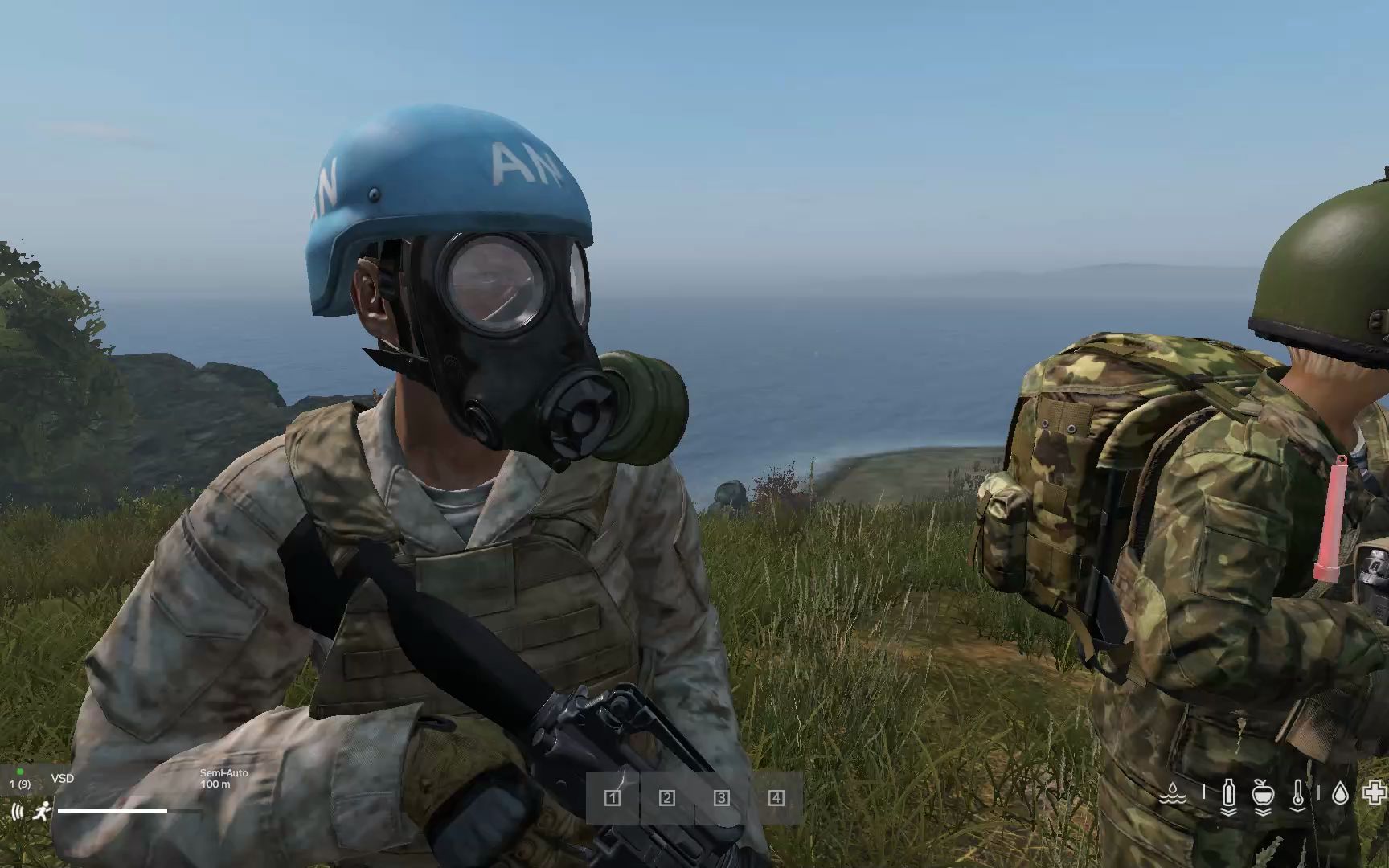Click the running stance indicator icon
The image size is (1389, 868).
pos(44,812)
